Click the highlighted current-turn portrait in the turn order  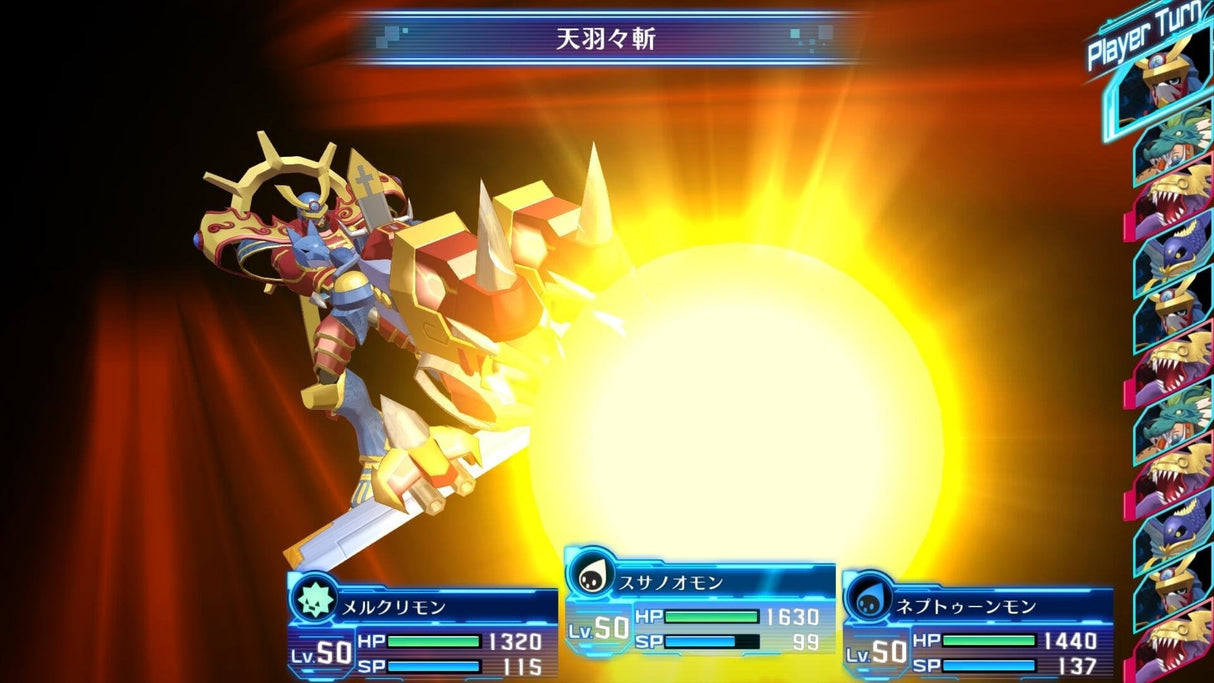pyautogui.click(x=1158, y=86)
